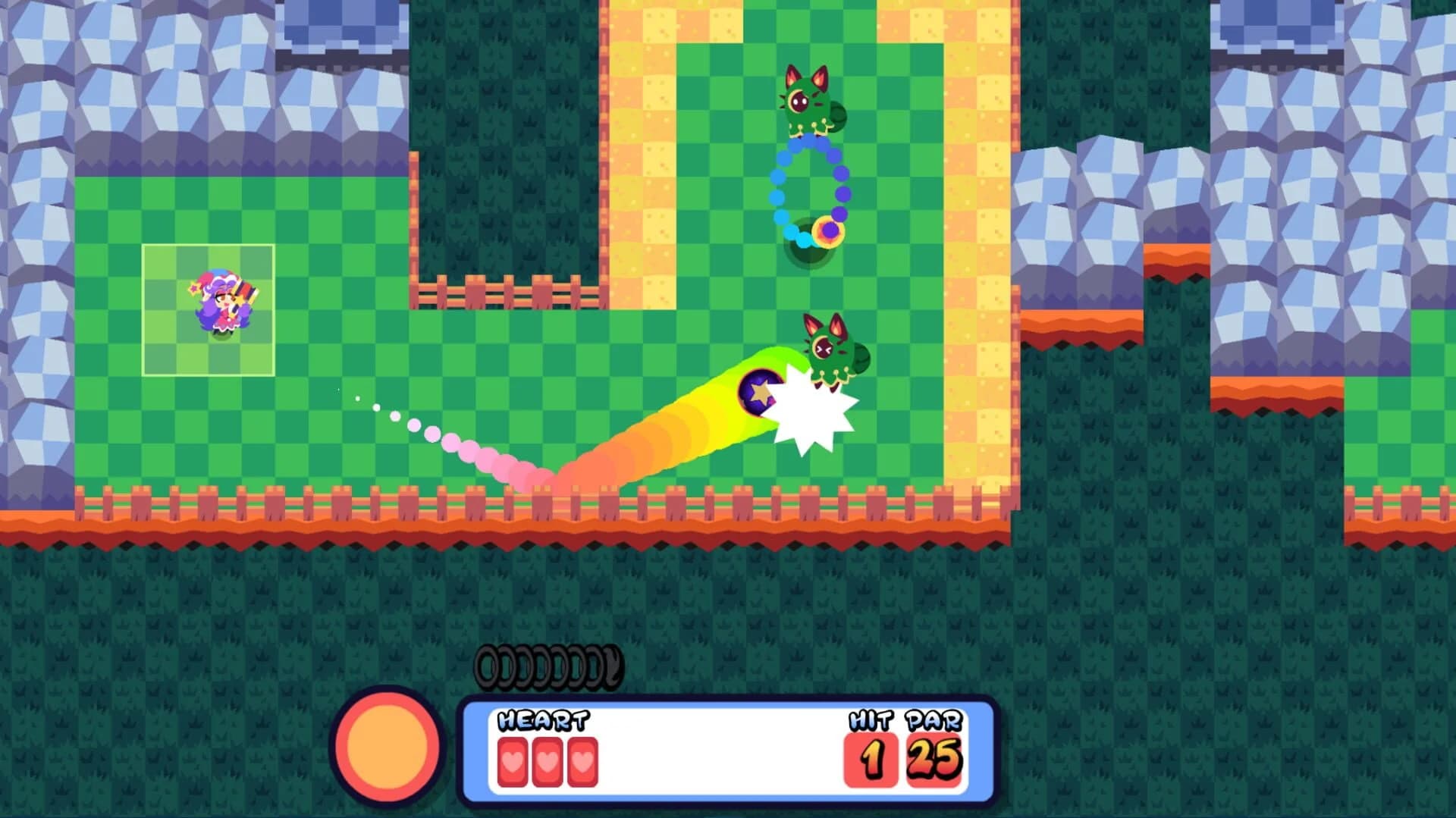The height and width of the screenshot is (818, 1456).
Task: Click the cat enemy above the target ring
Action: click(x=808, y=99)
